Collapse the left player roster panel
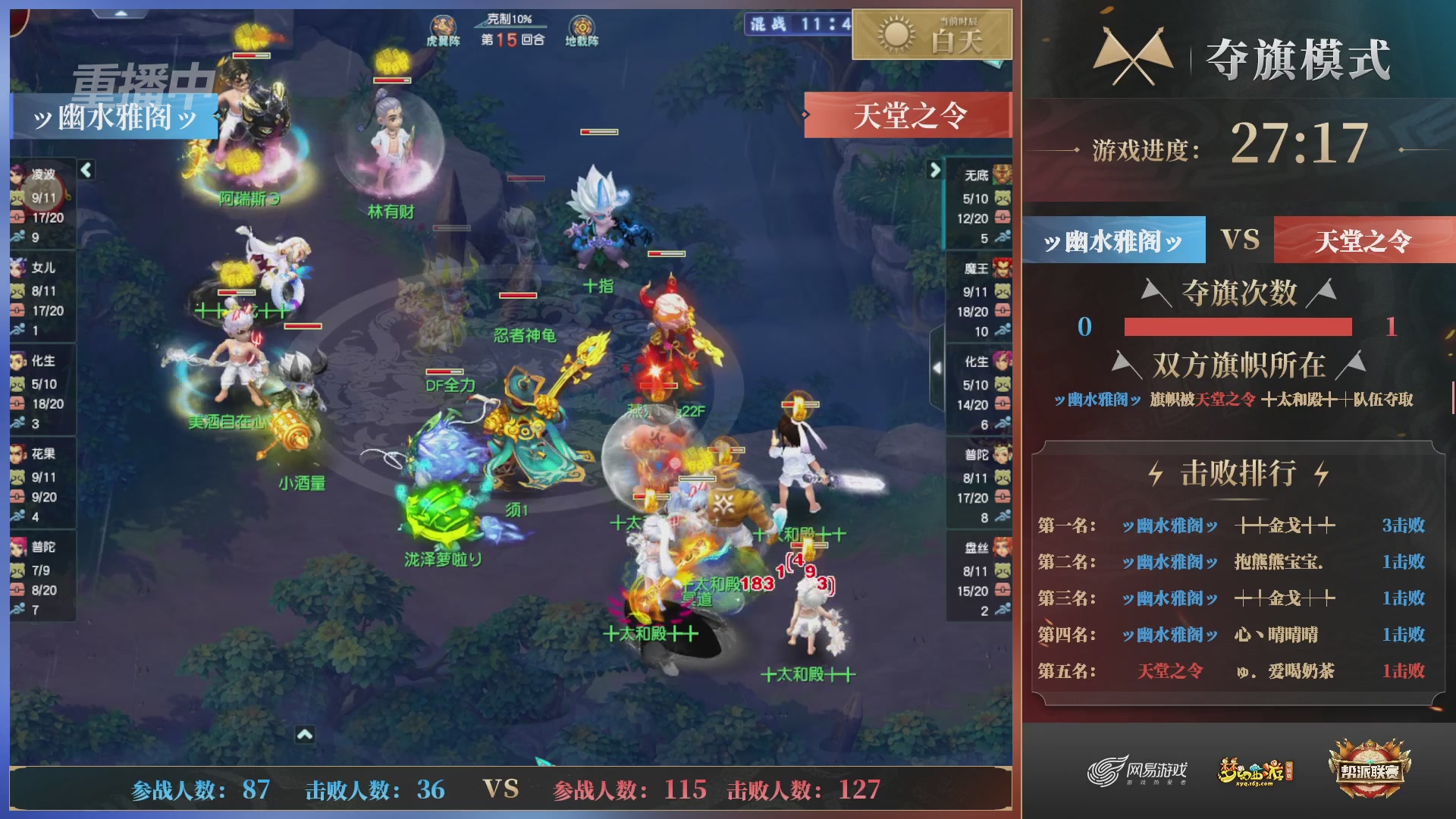Viewport: 1456px width, 819px height. pyautogui.click(x=86, y=171)
